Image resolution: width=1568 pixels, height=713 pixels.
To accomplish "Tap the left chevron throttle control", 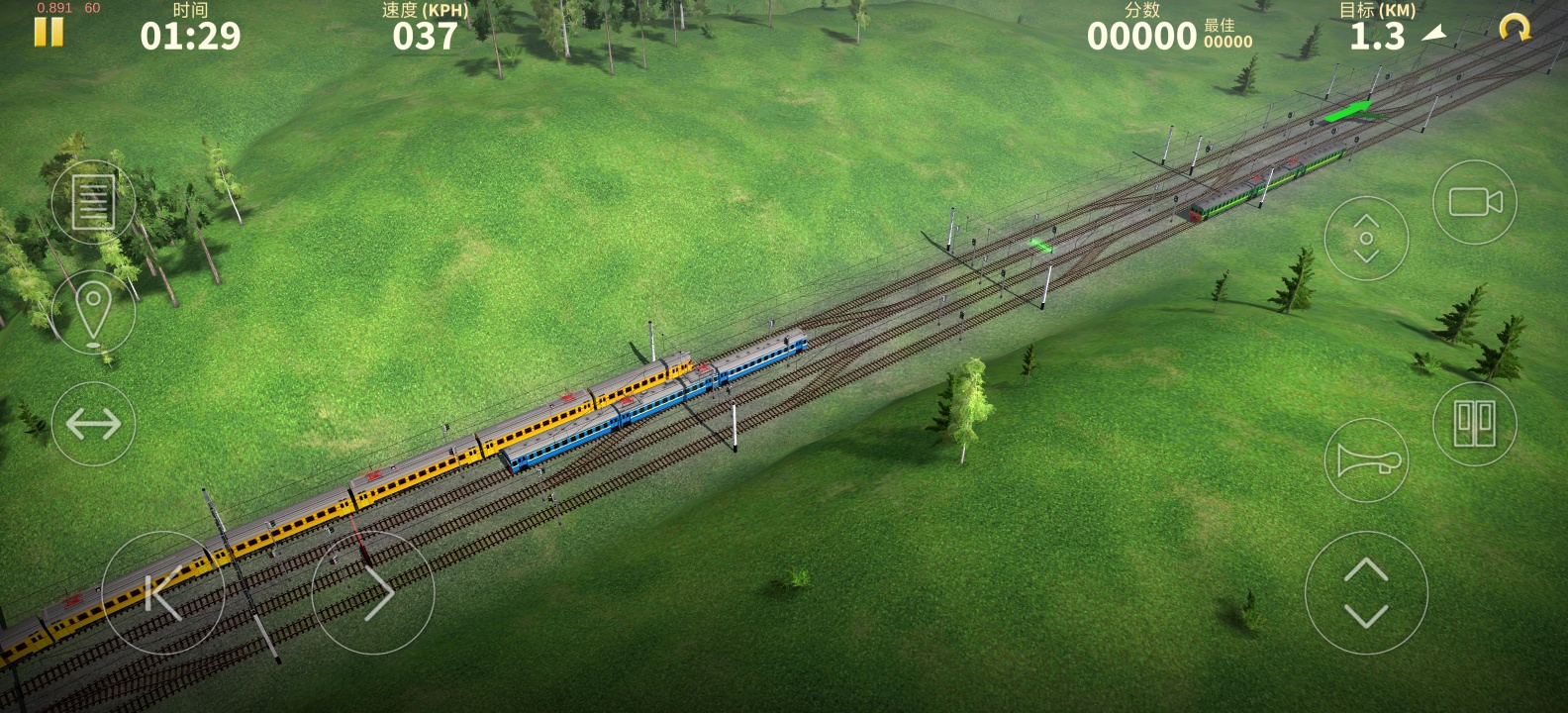I will point(163,592).
